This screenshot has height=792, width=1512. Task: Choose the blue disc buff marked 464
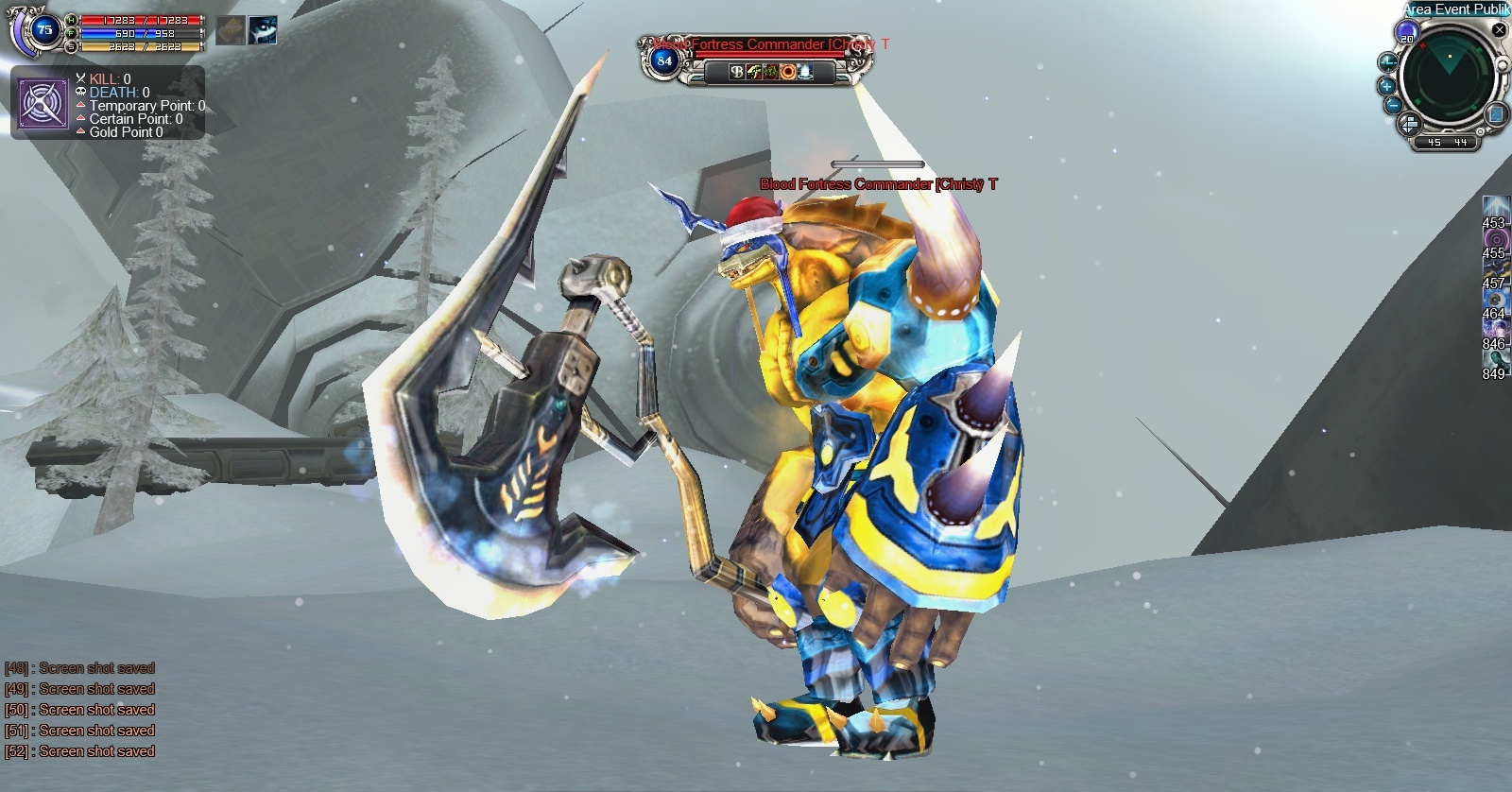click(1494, 299)
